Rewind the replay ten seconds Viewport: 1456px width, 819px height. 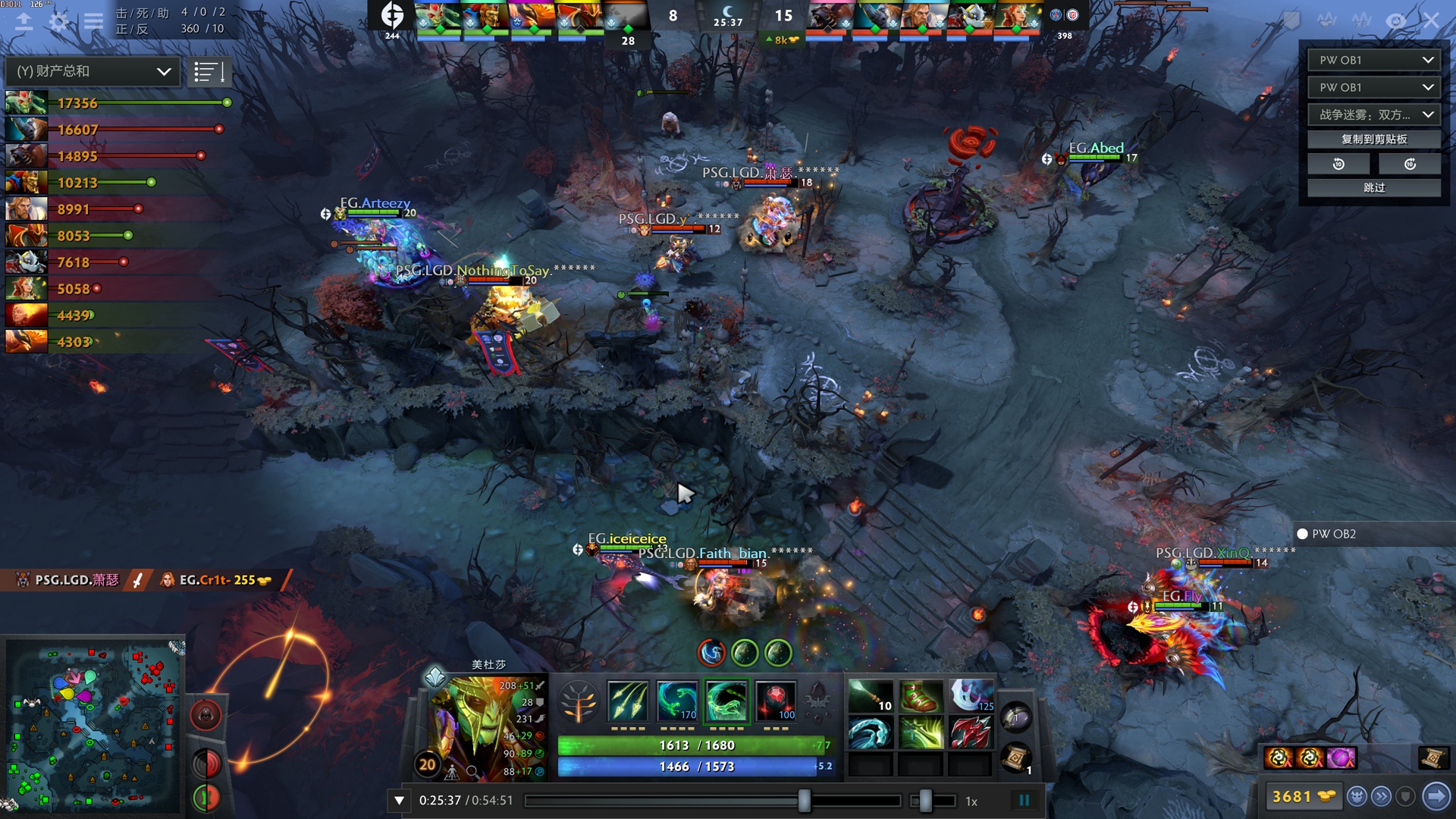click(1338, 164)
